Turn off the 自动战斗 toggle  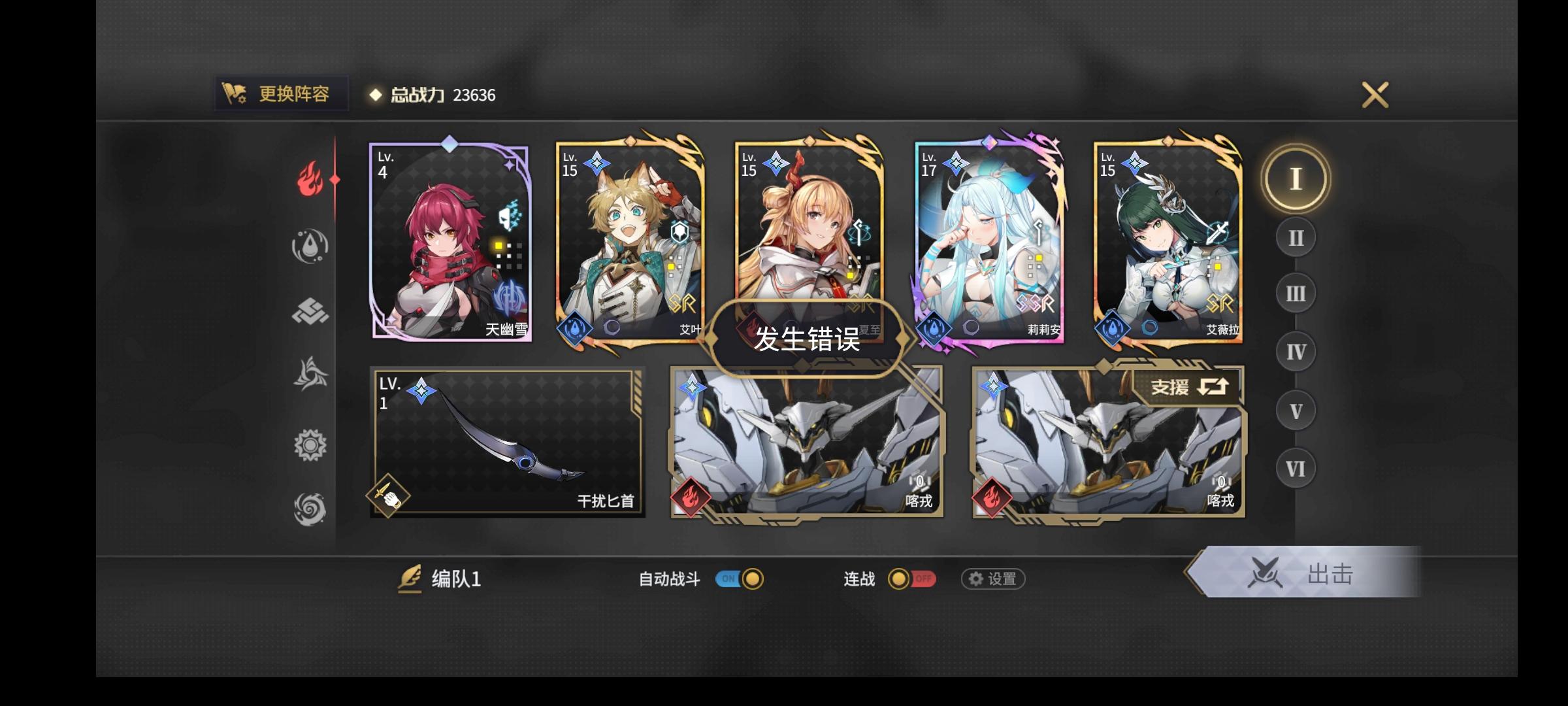point(738,579)
